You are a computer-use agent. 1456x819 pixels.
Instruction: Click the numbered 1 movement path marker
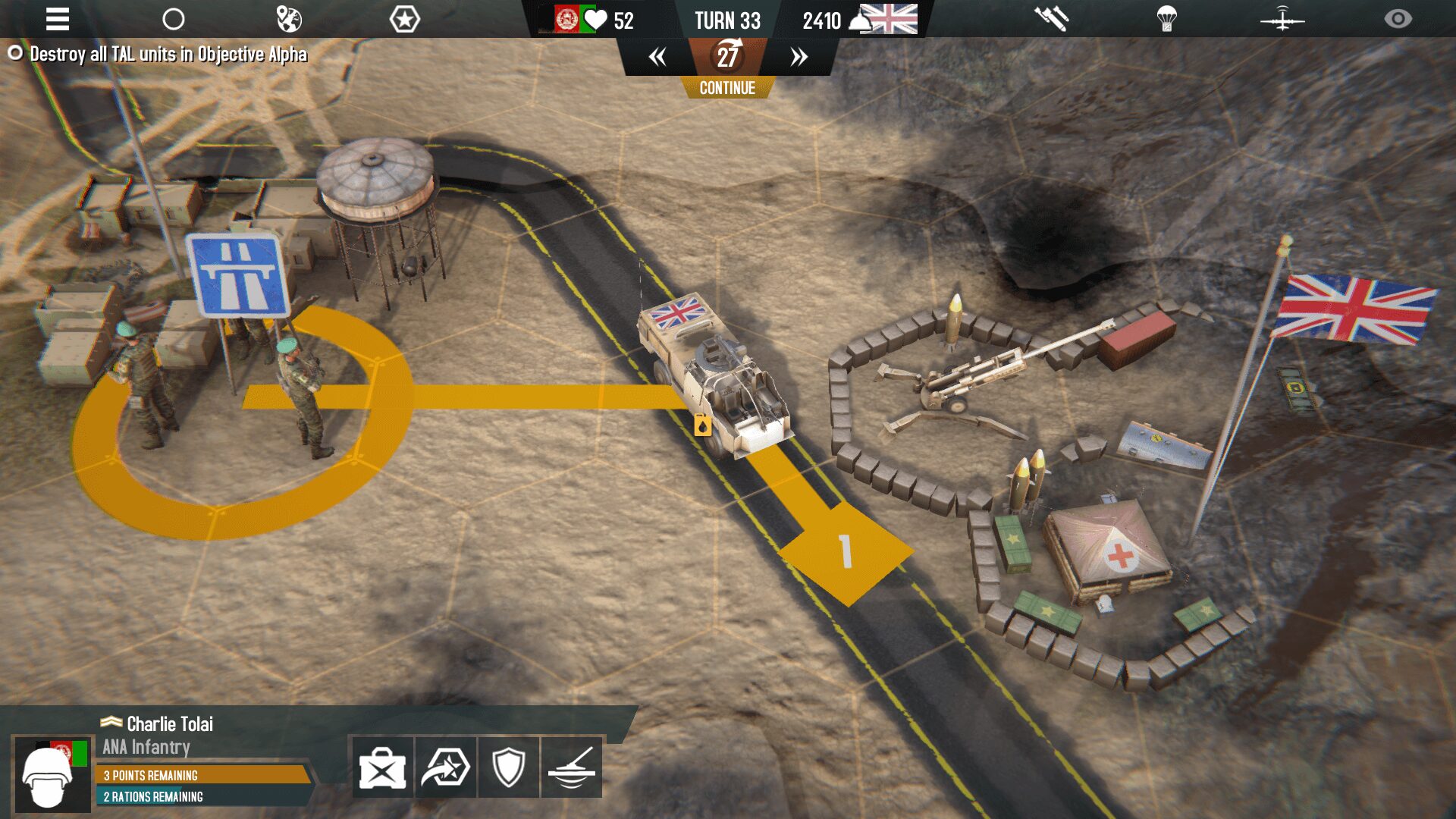click(x=846, y=551)
